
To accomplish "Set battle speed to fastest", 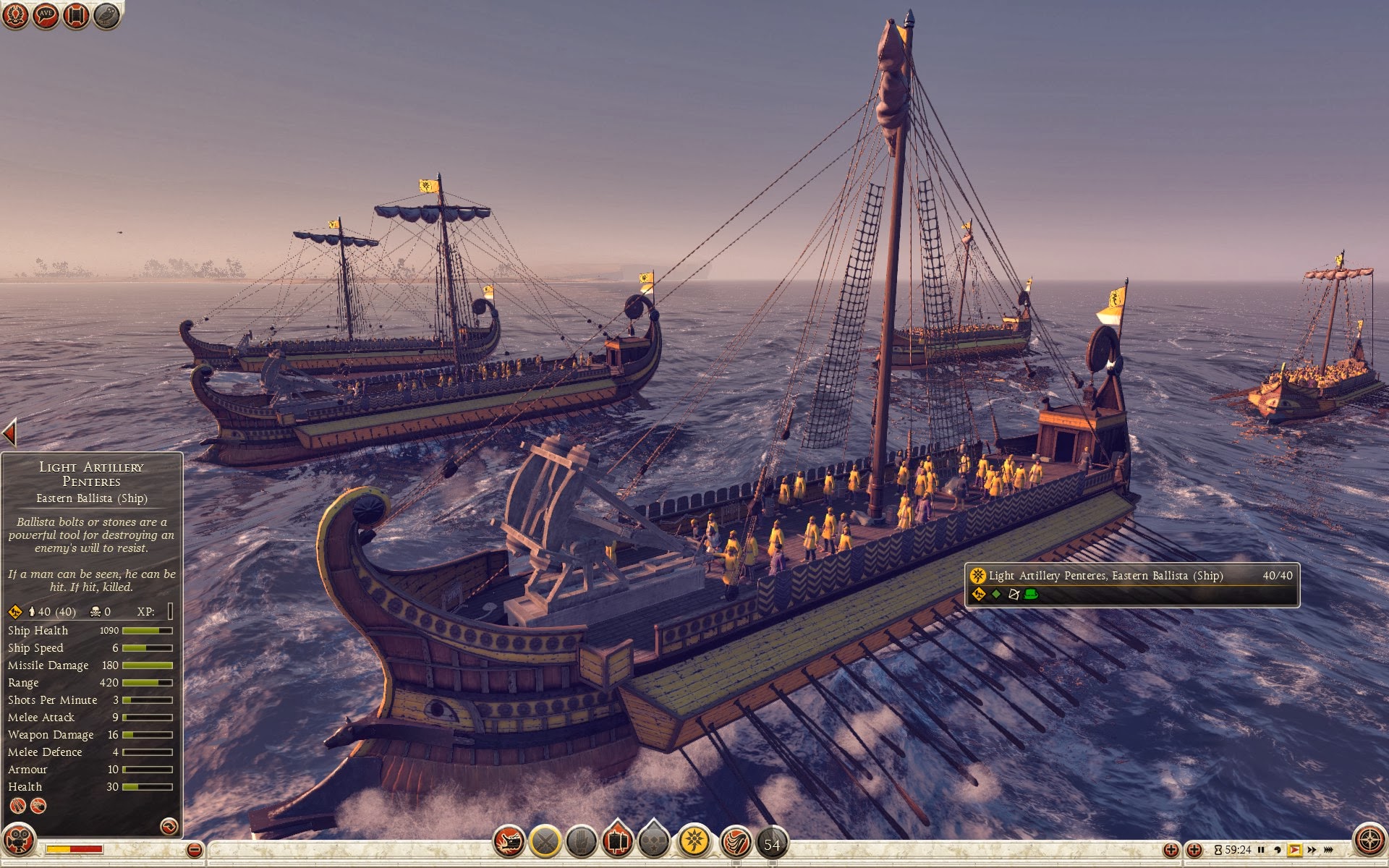I will [1329, 850].
